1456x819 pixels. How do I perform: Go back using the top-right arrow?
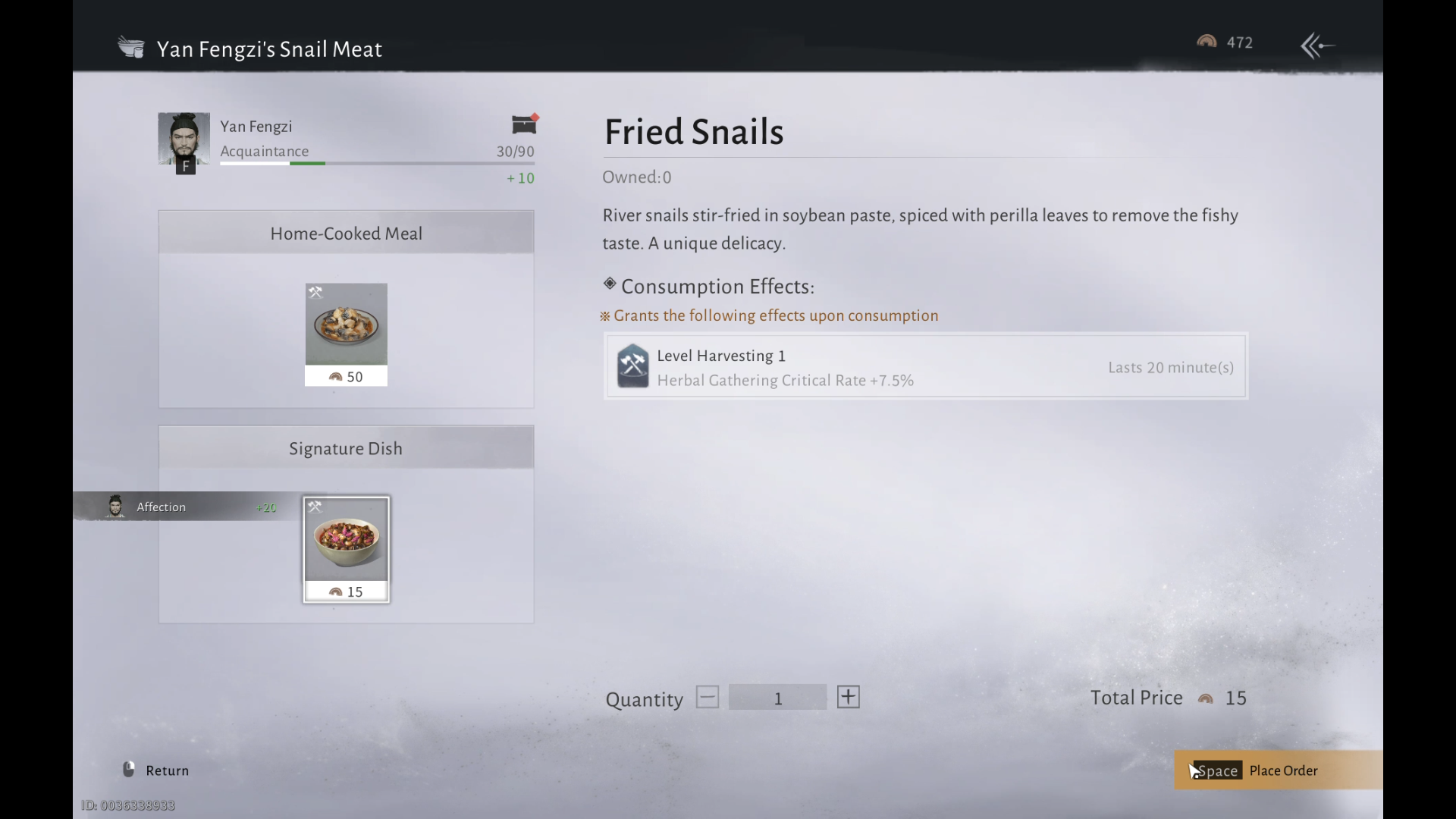1317,45
